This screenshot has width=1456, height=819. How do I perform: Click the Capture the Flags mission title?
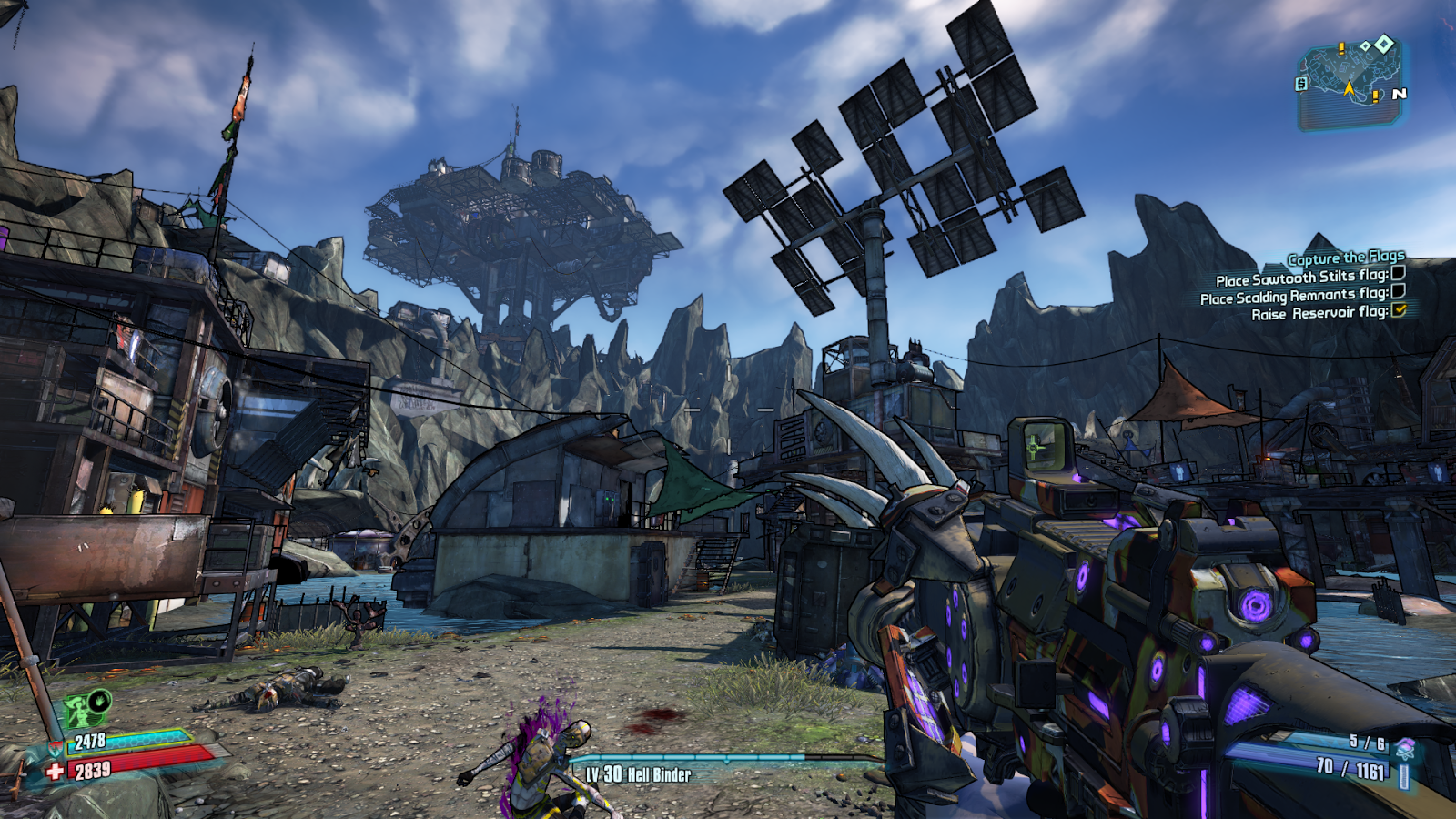tap(1345, 257)
